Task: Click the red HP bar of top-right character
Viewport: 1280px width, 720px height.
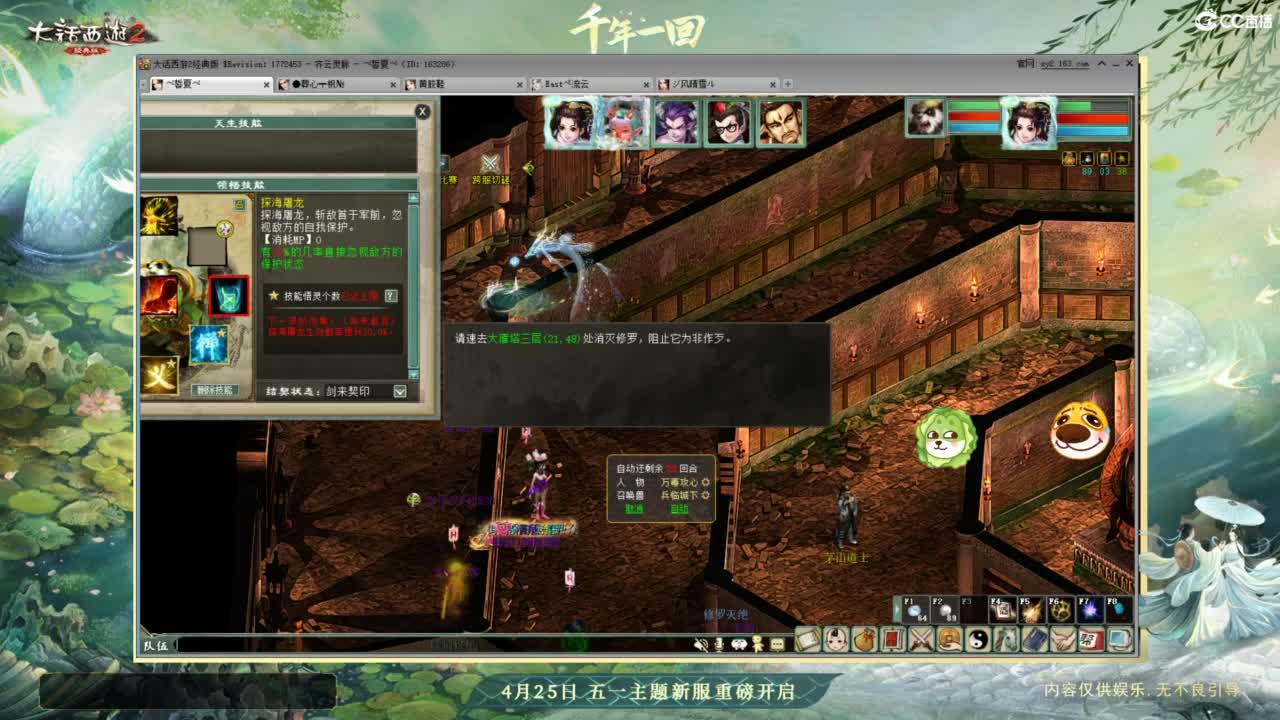Action: pyautogui.click(x=1091, y=118)
